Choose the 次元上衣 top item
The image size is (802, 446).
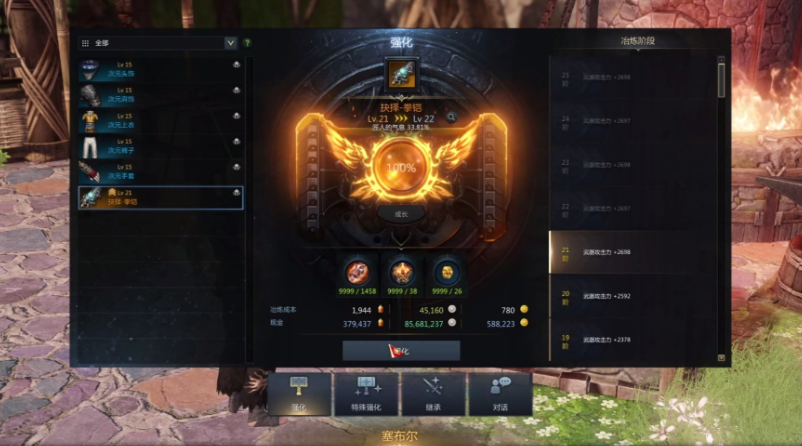[x=160, y=120]
